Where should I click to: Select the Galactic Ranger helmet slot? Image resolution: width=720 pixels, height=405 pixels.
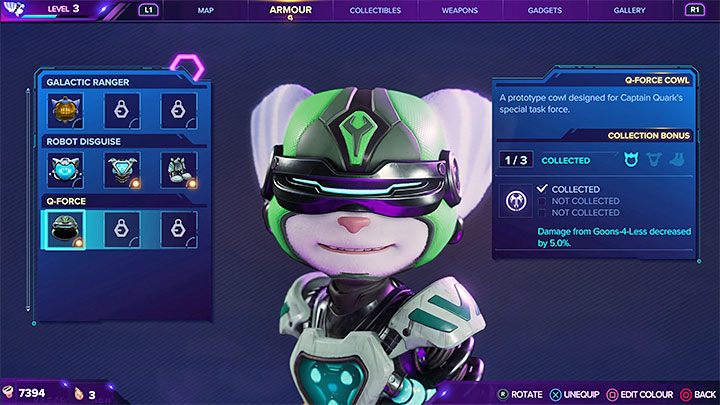tap(66, 111)
